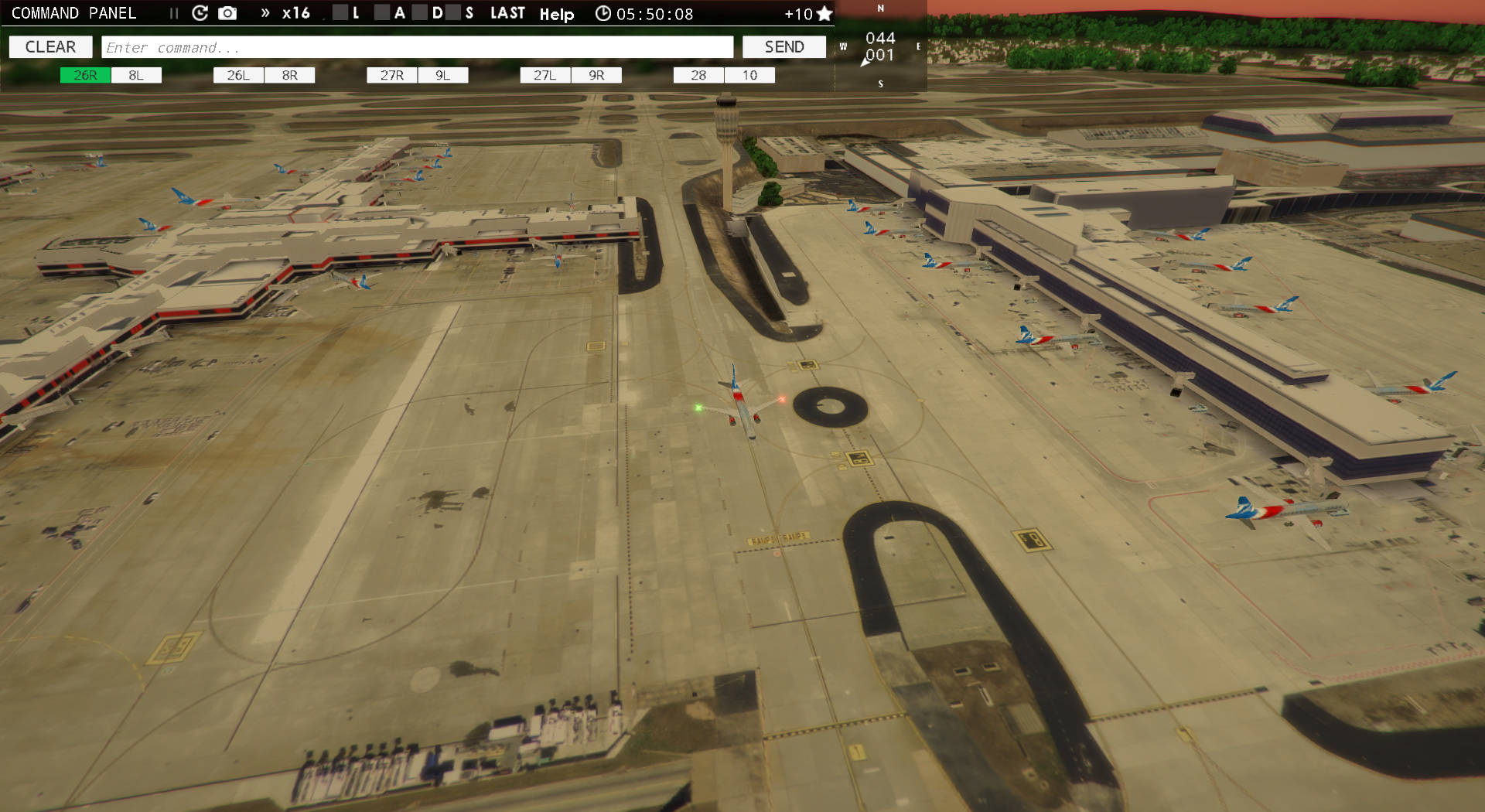Pause the simulation

pyautogui.click(x=174, y=13)
